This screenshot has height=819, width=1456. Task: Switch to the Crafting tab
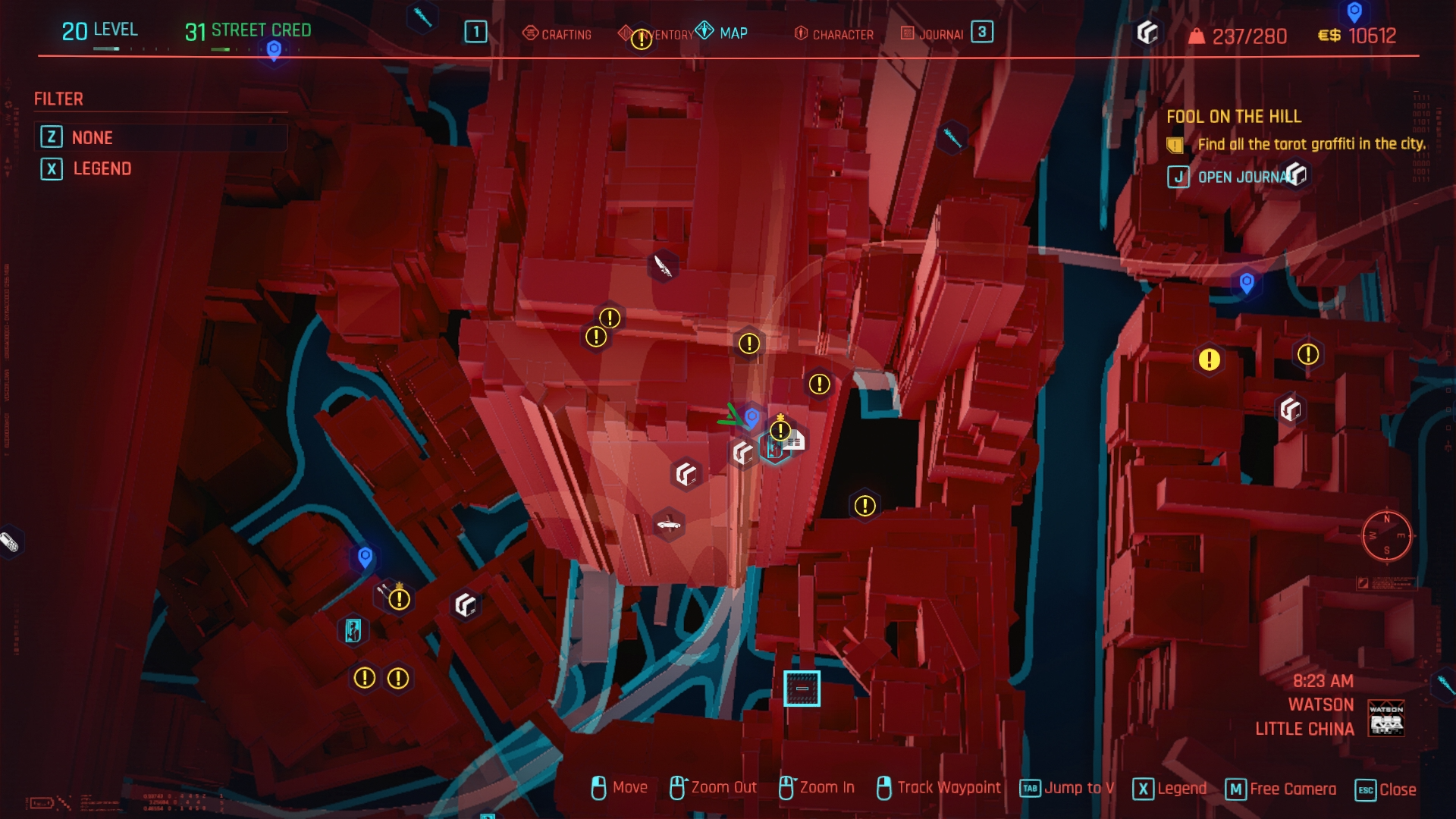557,34
